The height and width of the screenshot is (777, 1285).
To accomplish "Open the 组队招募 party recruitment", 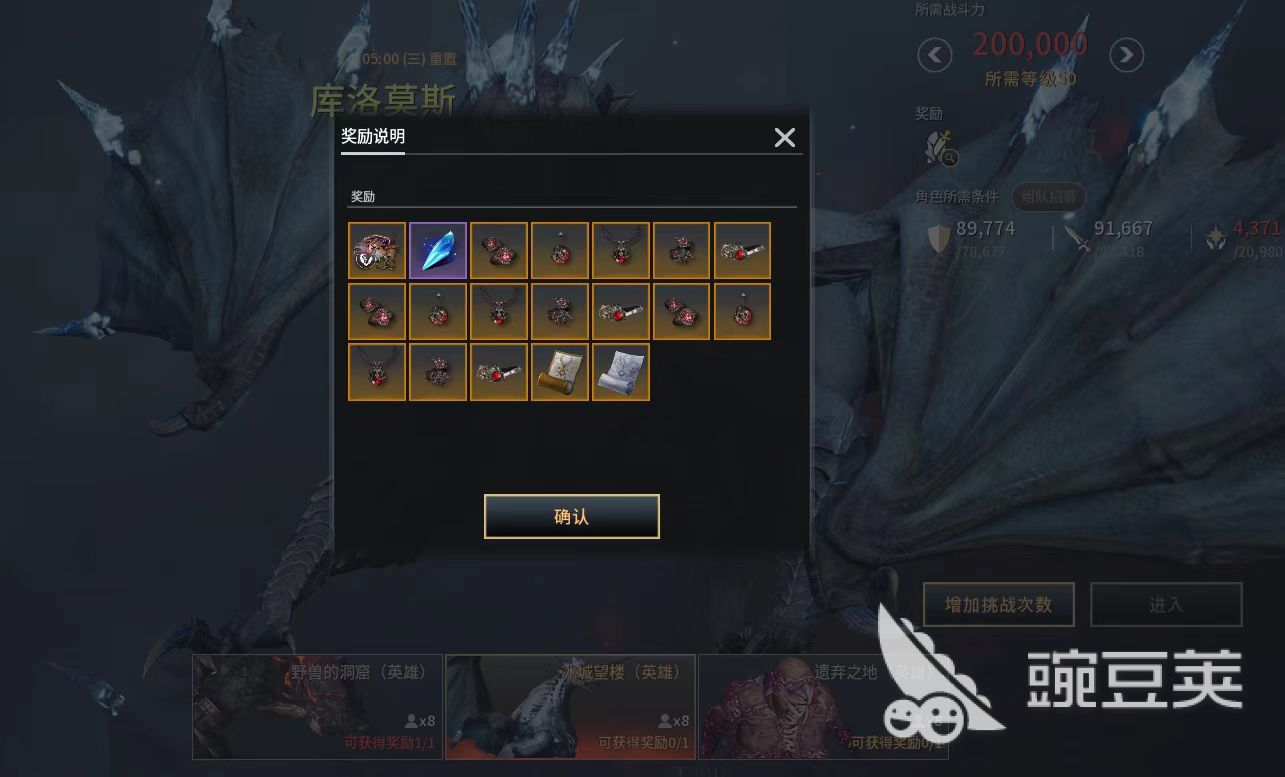I will tap(1049, 197).
